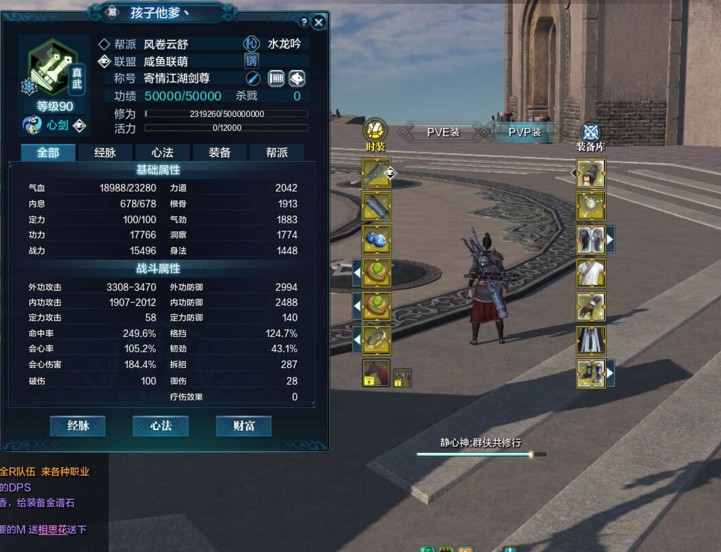
Task: Select the blue gemstone equipment slot
Action: click(377, 240)
